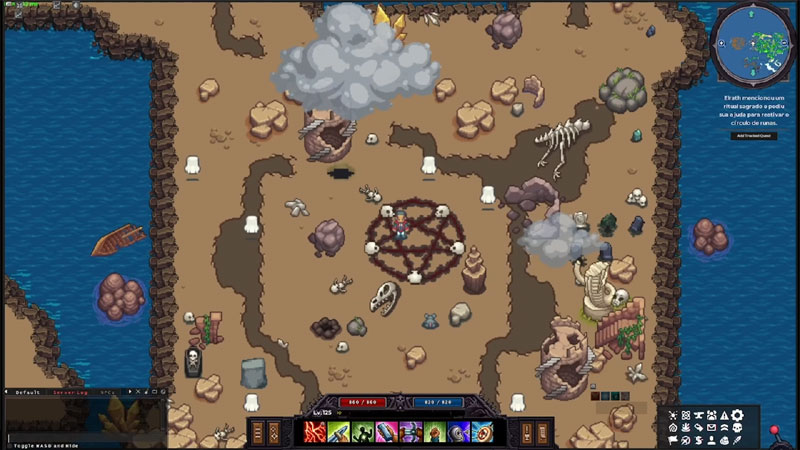
Task: Switch to the Server Log tab
Action: pyautogui.click(x=70, y=393)
